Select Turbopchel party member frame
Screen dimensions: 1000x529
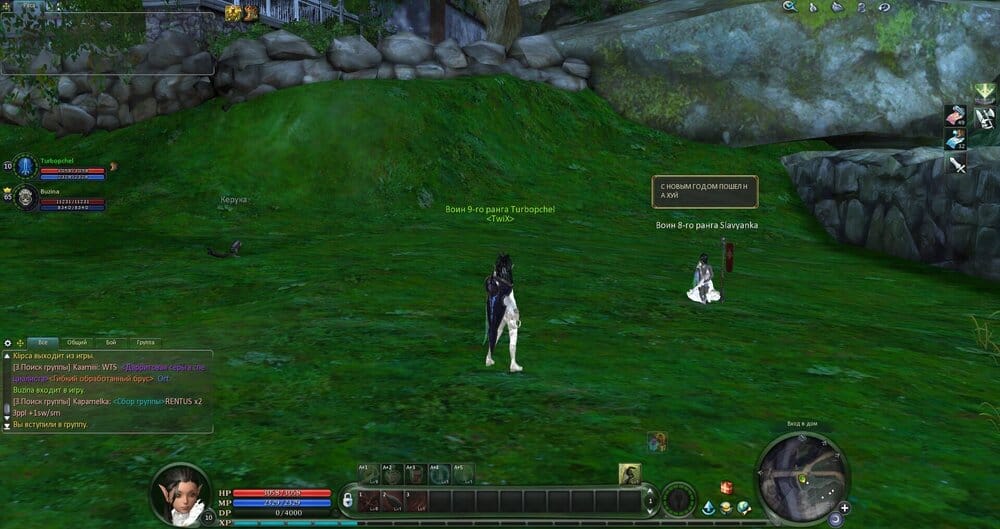[60, 167]
